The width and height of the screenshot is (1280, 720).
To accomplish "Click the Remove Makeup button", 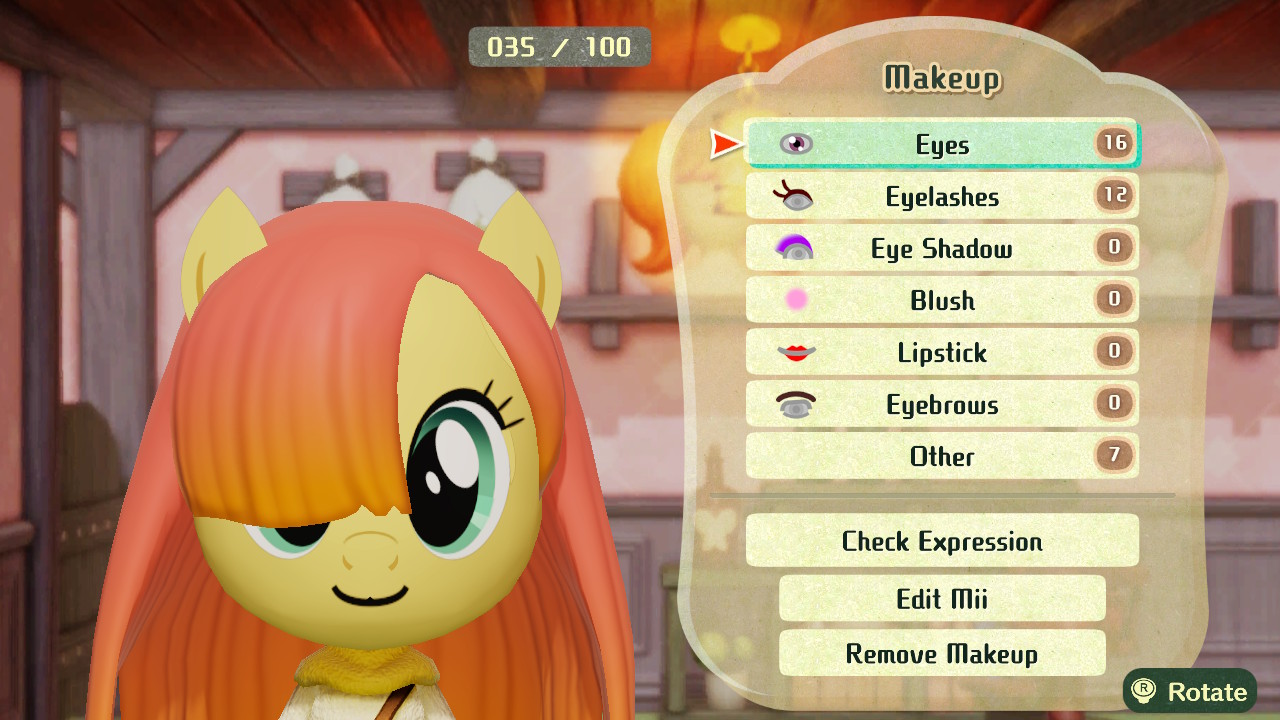I will point(942,653).
